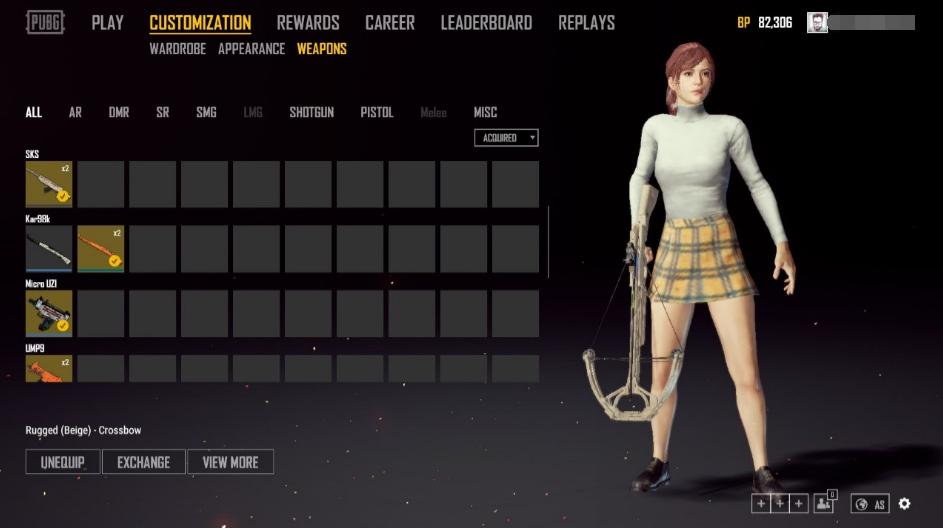
Task: View the Leaderboard
Action: 486,22
